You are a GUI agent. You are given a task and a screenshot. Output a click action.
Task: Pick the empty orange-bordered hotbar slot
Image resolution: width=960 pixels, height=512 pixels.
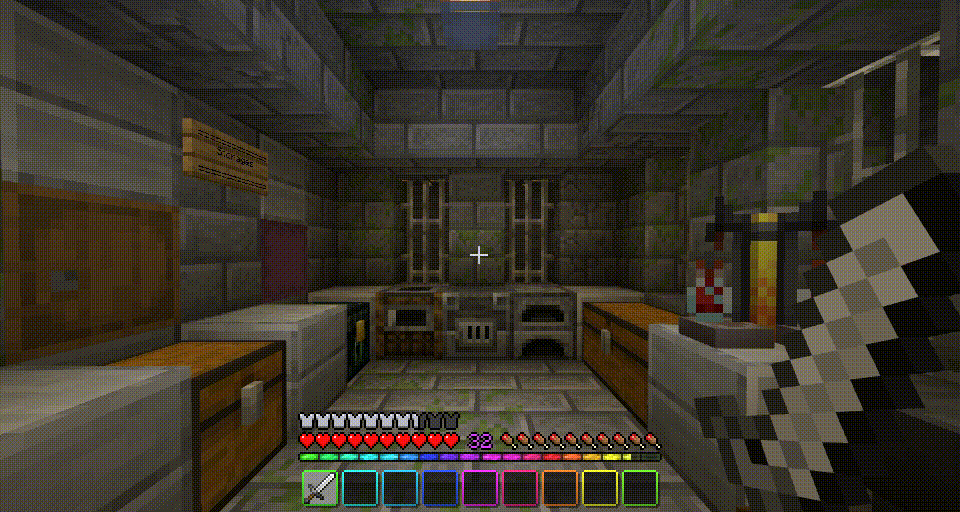(560, 489)
